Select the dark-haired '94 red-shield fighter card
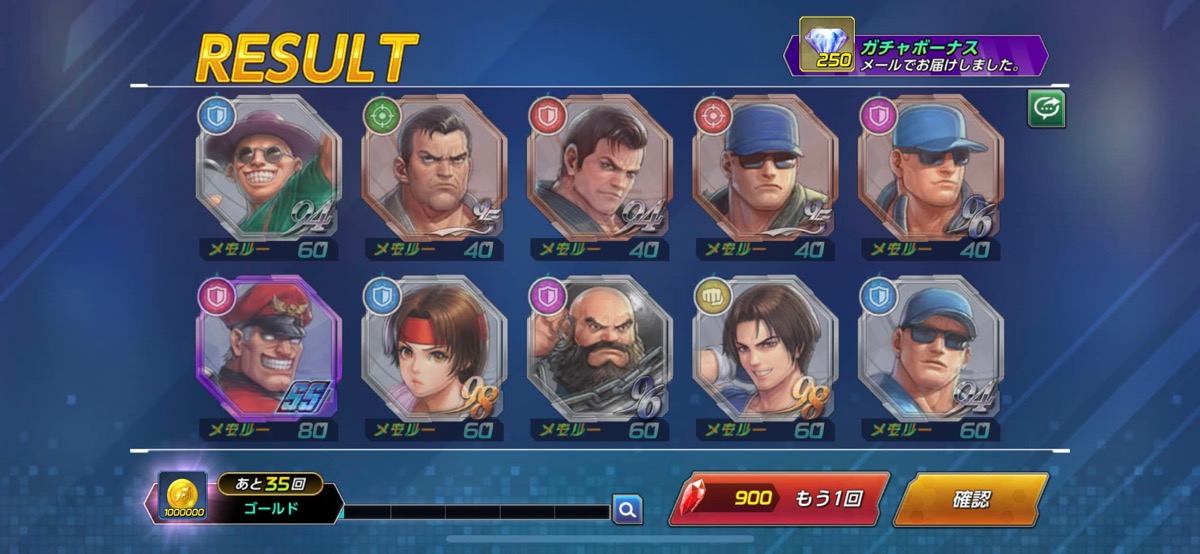The image size is (1200, 554). (600, 168)
